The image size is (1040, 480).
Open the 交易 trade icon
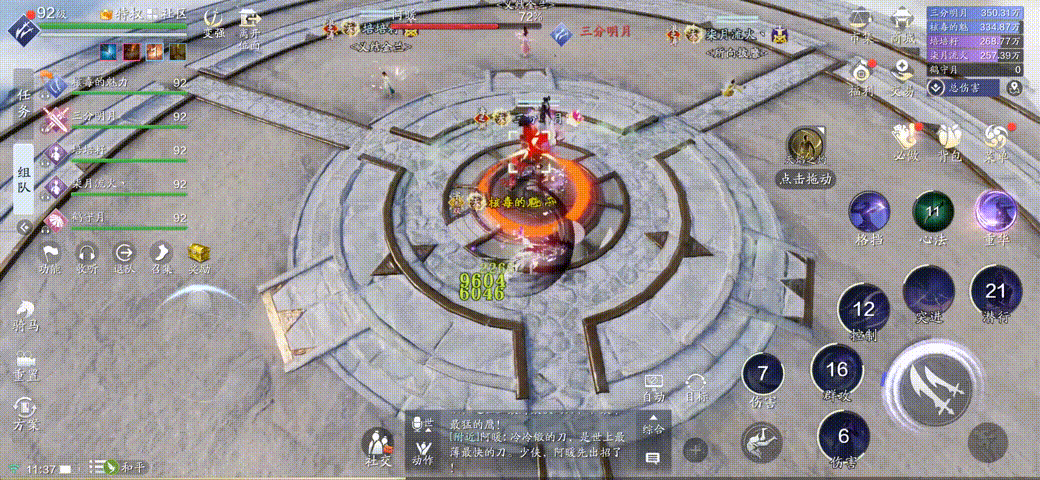(x=903, y=75)
